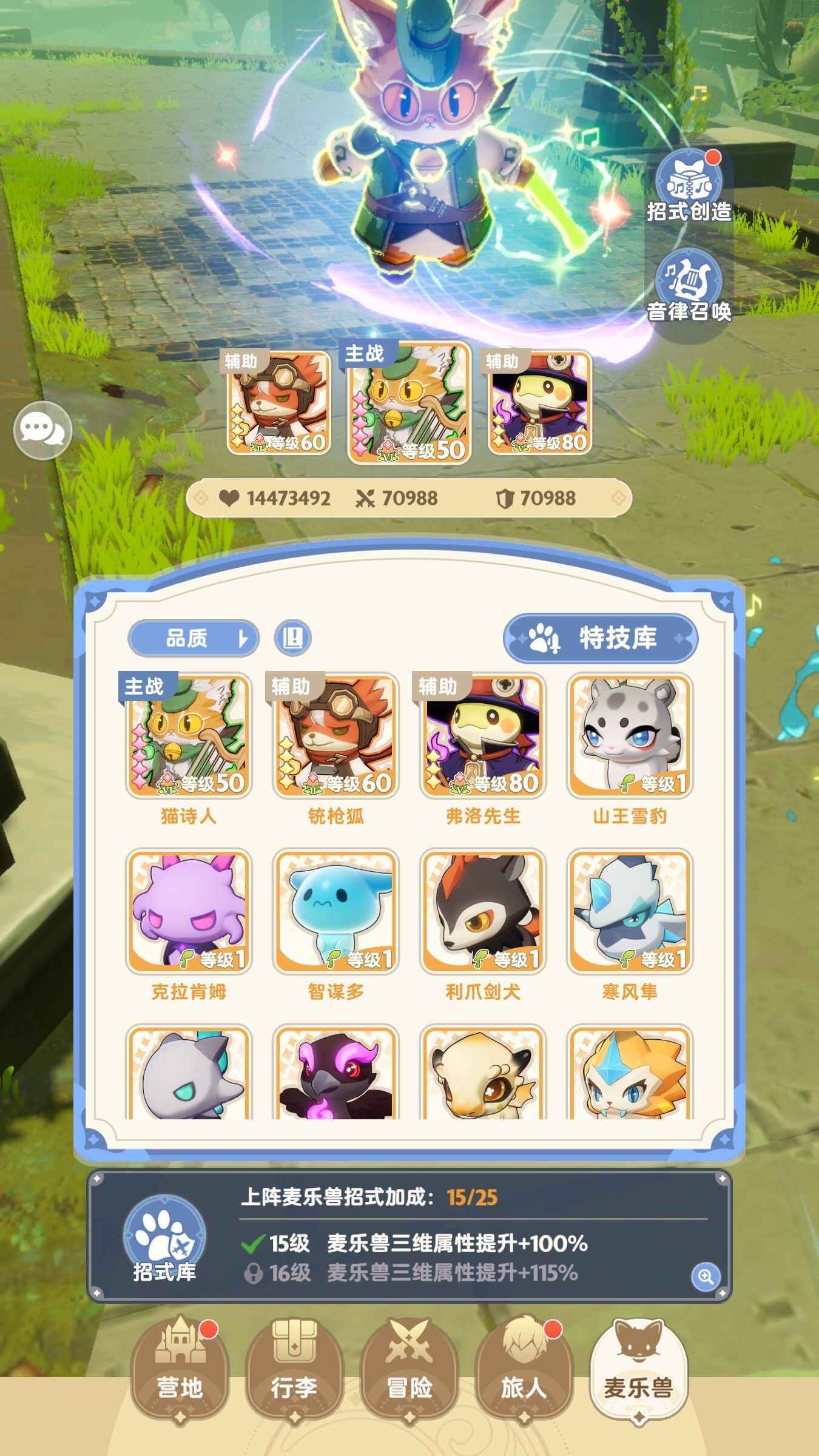The image size is (819, 1456).
Task: Click the heart HP stat icon
Action: 229,496
